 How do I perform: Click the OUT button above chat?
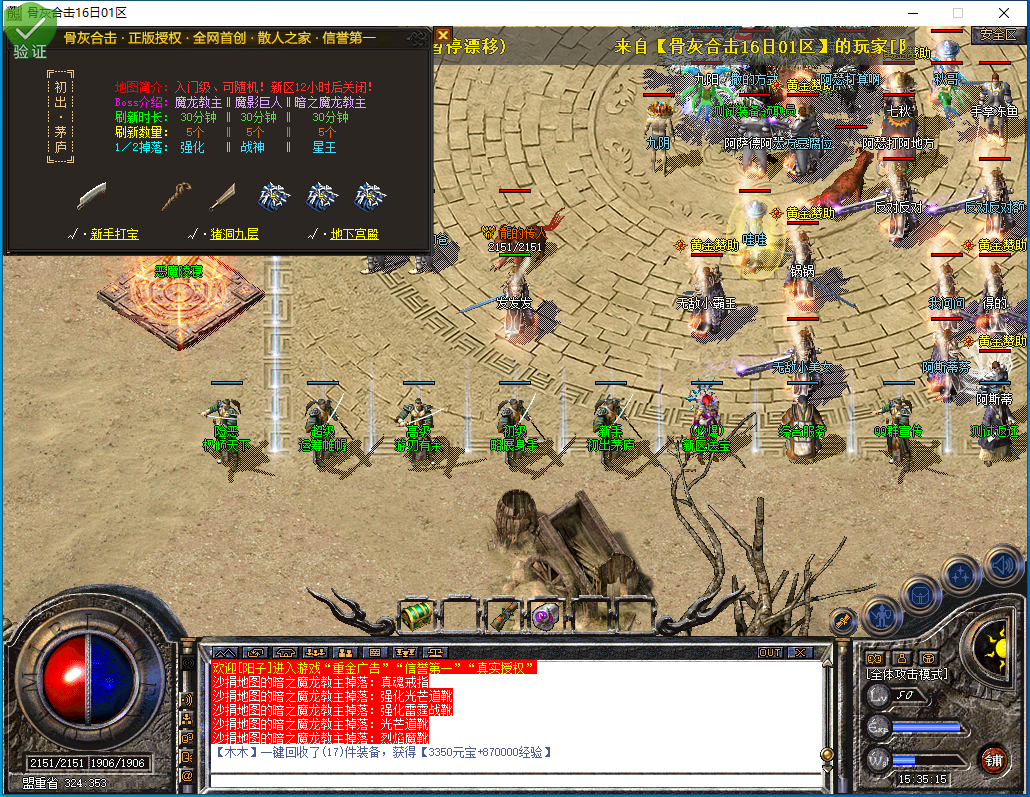[x=770, y=652]
